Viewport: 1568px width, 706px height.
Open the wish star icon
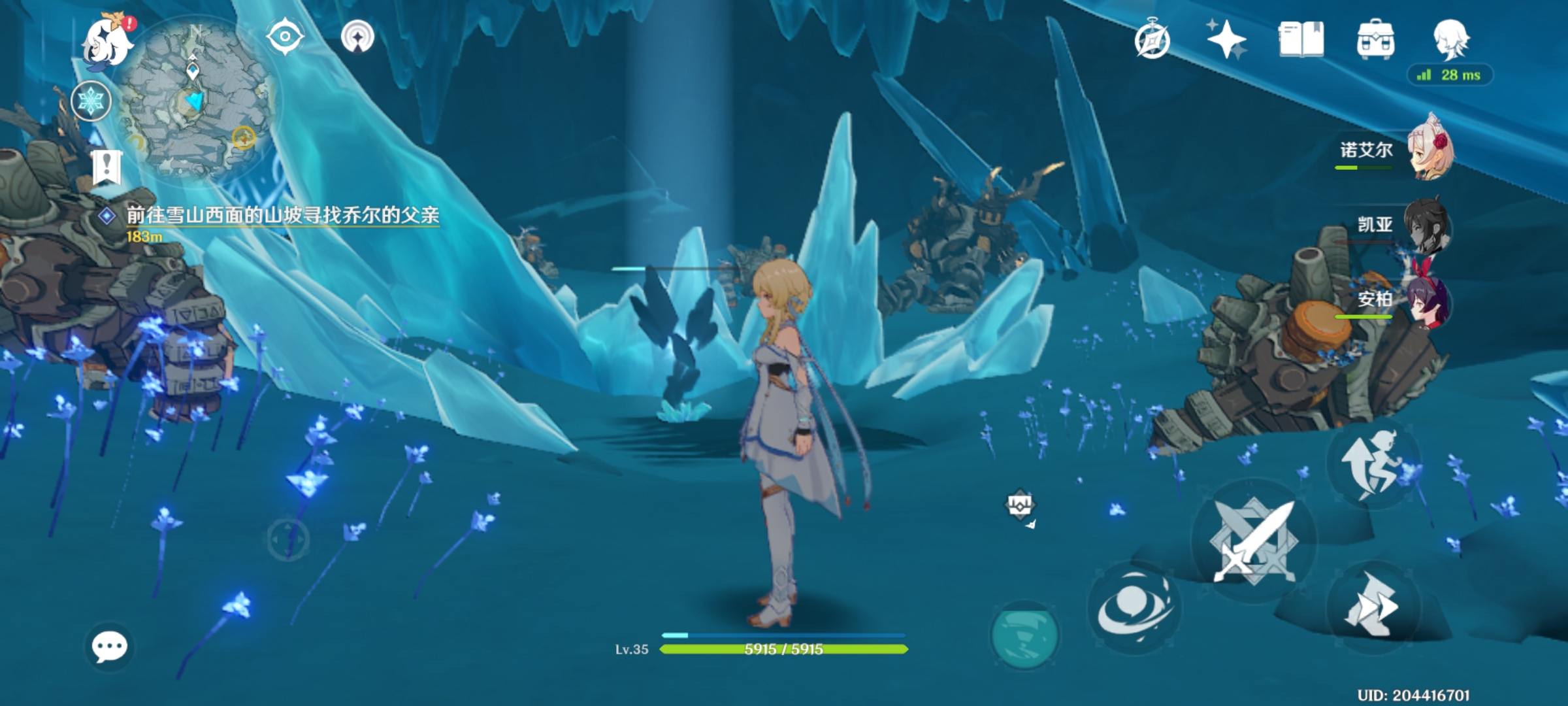pyautogui.click(x=1226, y=39)
